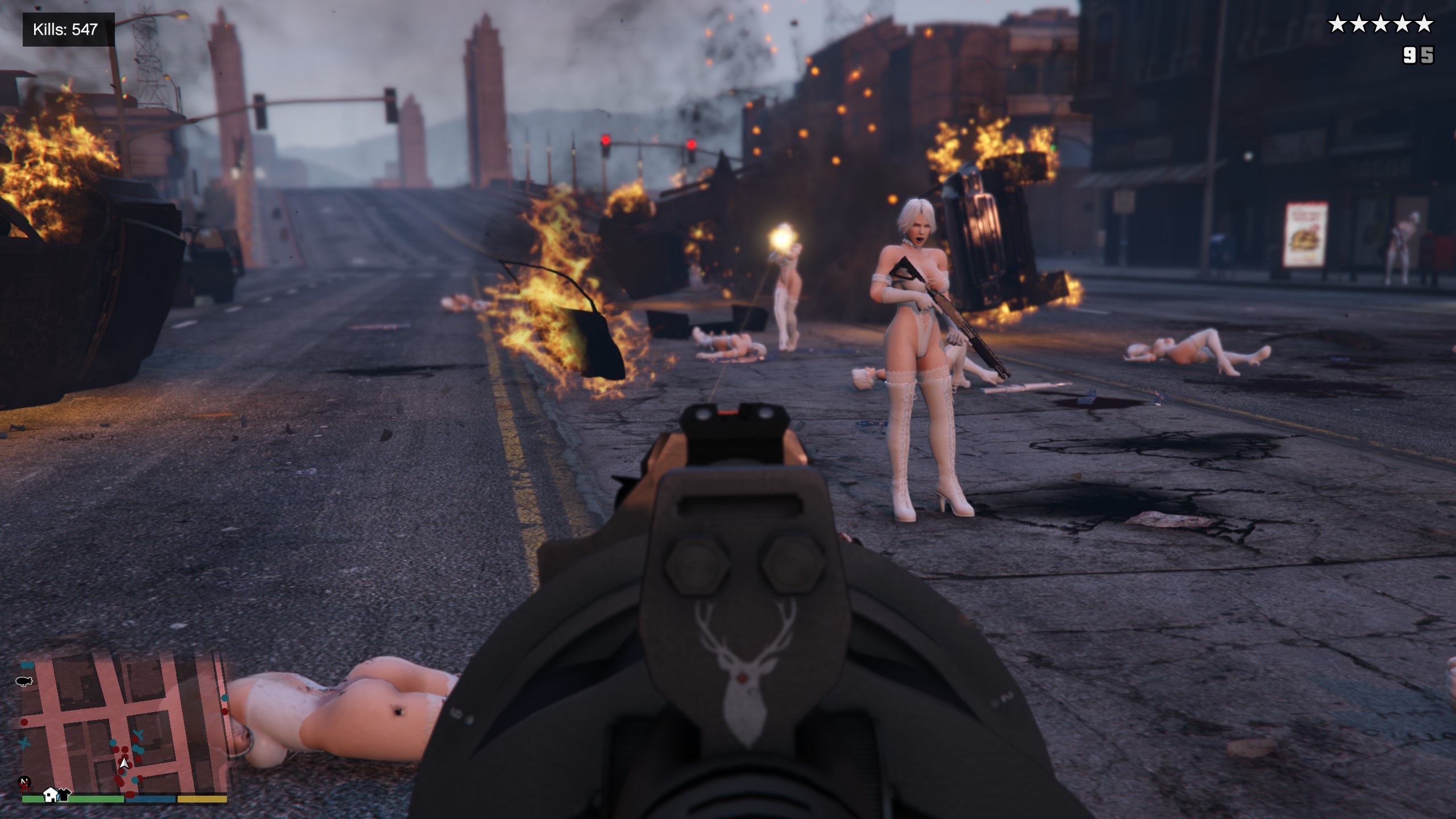Select the white player arrow on minimap
The height and width of the screenshot is (819, 1456).
123,763
